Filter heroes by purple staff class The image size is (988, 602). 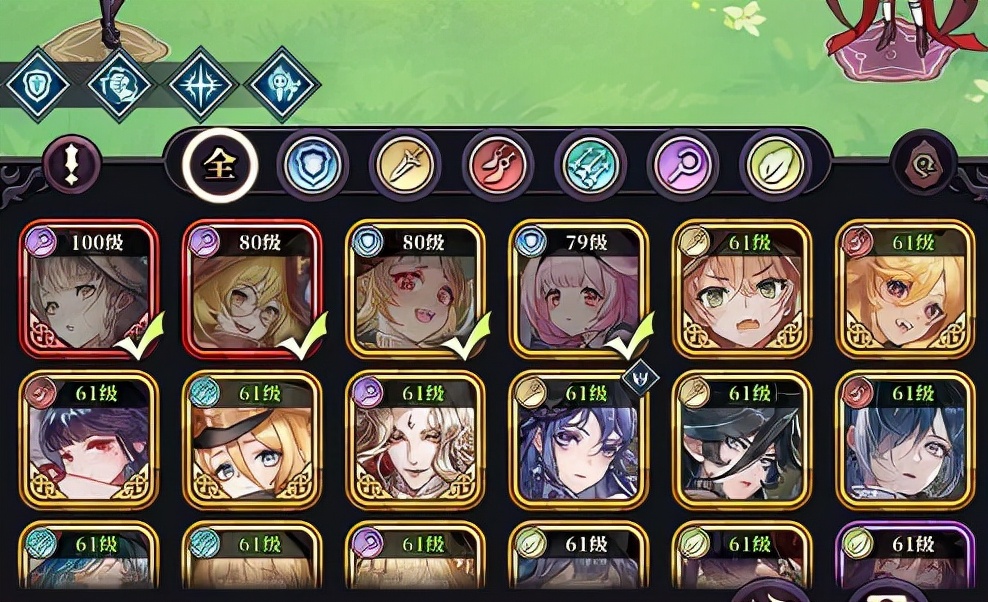(683, 166)
